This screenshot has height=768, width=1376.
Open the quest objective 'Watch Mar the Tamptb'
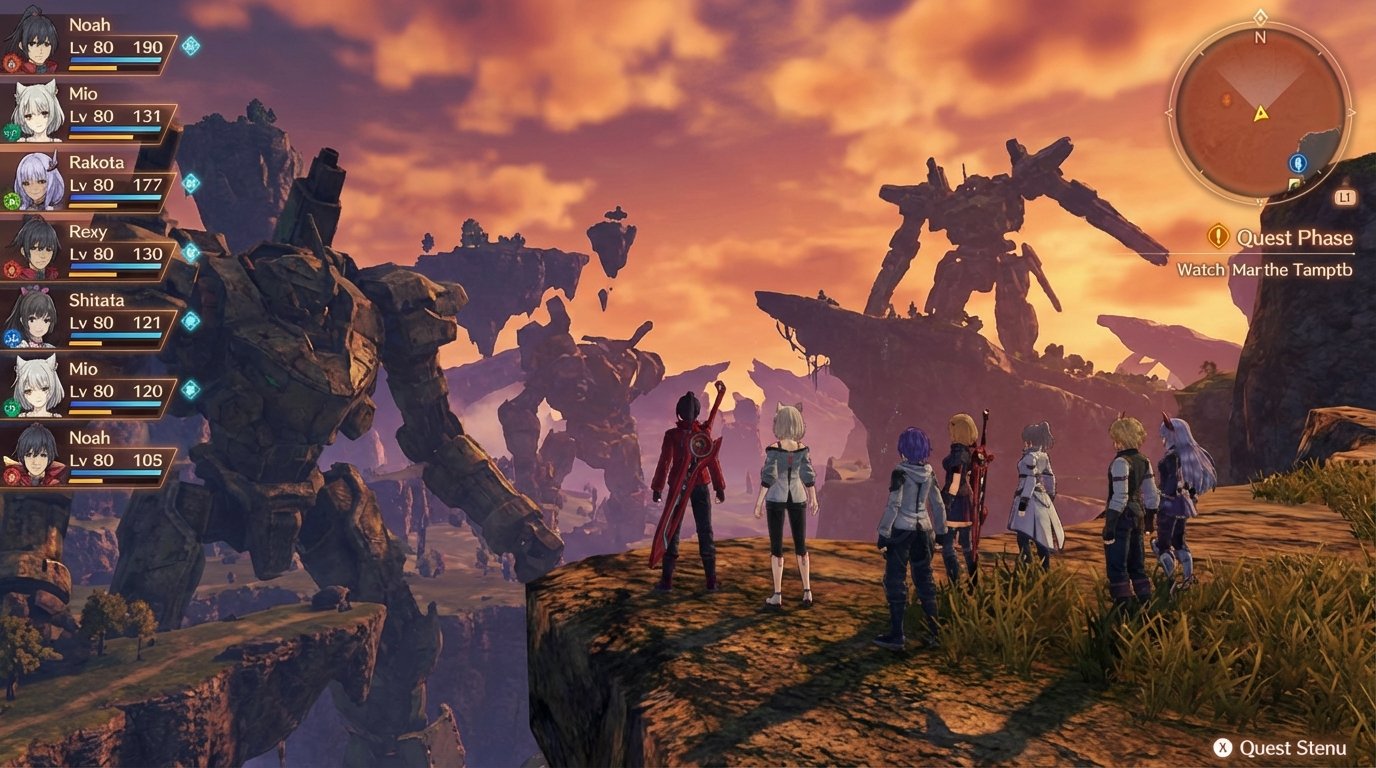pyautogui.click(x=1265, y=269)
